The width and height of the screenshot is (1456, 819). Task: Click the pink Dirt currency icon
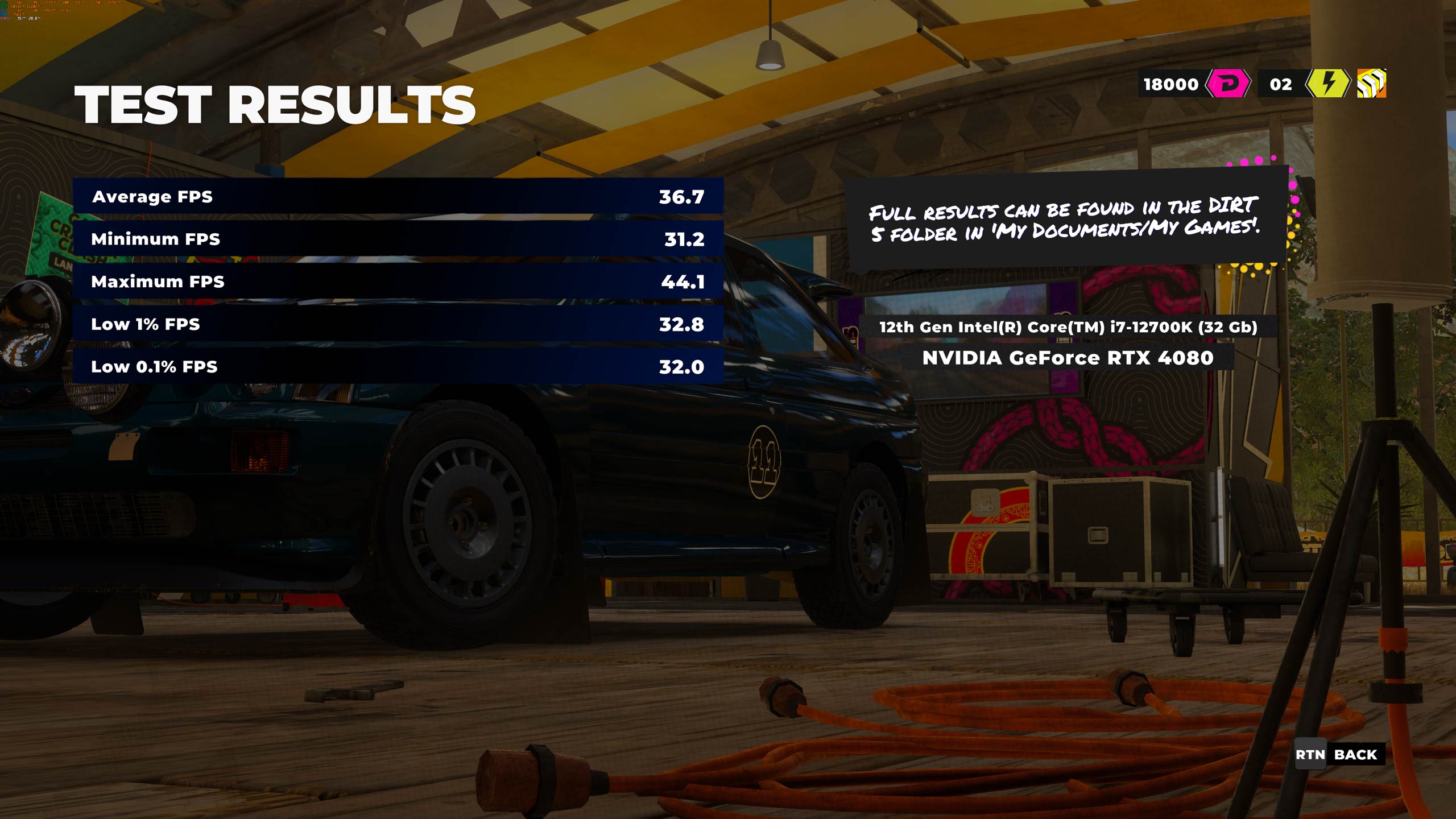[x=1227, y=84]
